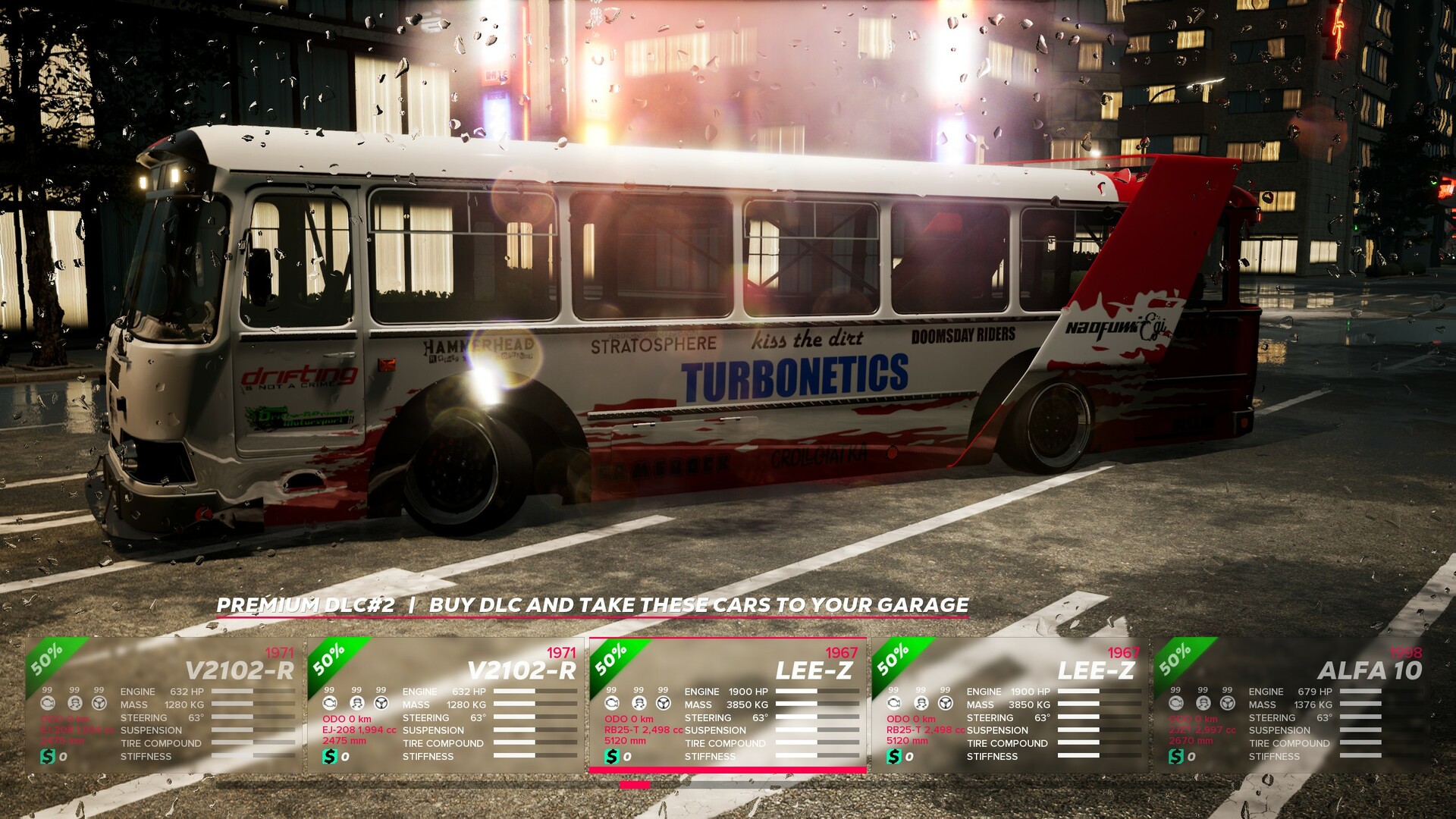Screen dimensions: 1456x819
Task: Click the dollar price icon on the ALFA 10 card
Action: [1175, 755]
